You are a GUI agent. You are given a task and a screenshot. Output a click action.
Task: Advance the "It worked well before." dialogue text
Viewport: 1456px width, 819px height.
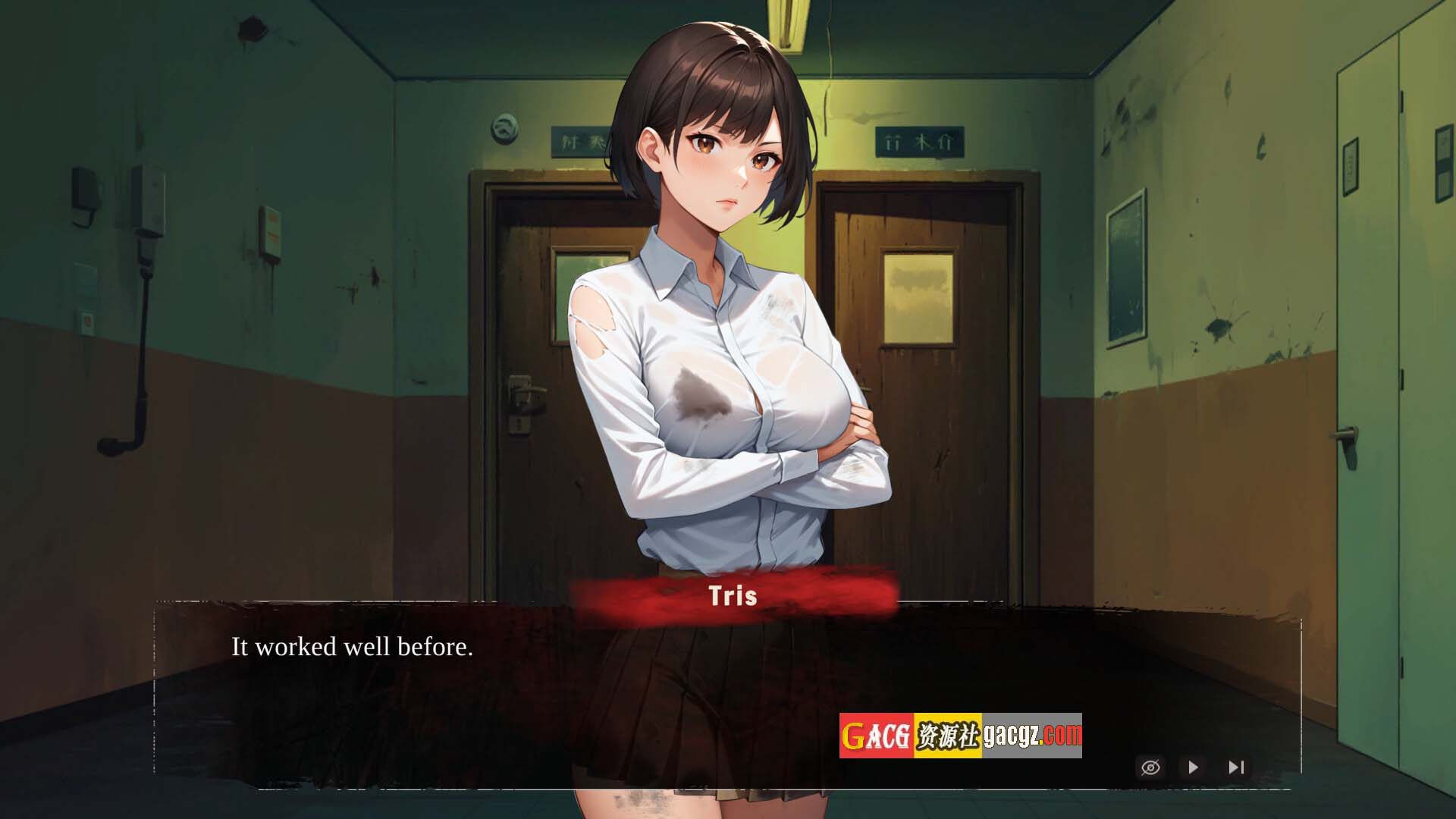(352, 647)
